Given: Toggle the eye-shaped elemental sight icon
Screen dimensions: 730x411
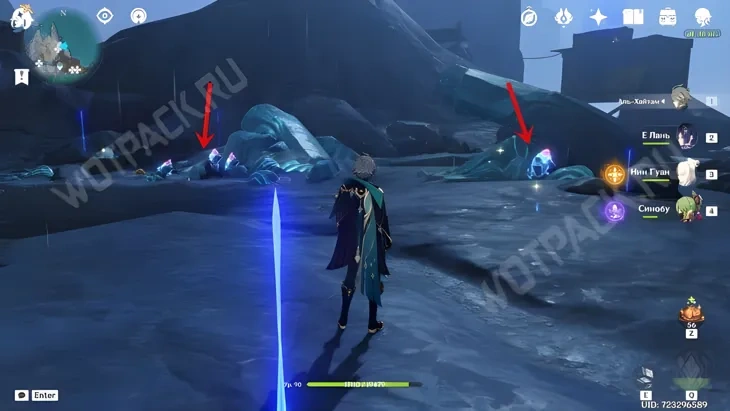Looking at the screenshot, I should (104, 16).
